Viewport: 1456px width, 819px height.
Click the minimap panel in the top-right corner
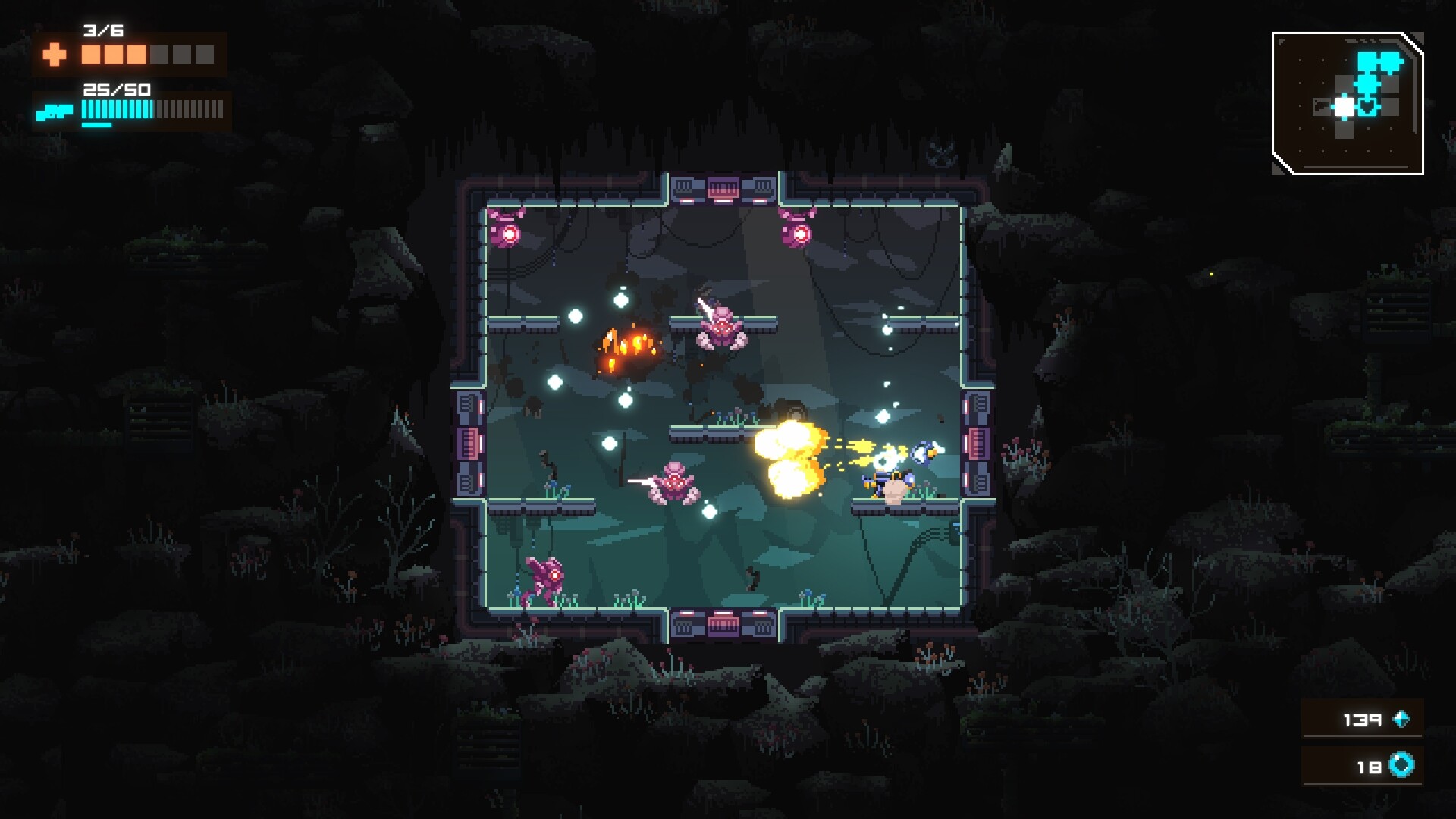pos(1350,102)
